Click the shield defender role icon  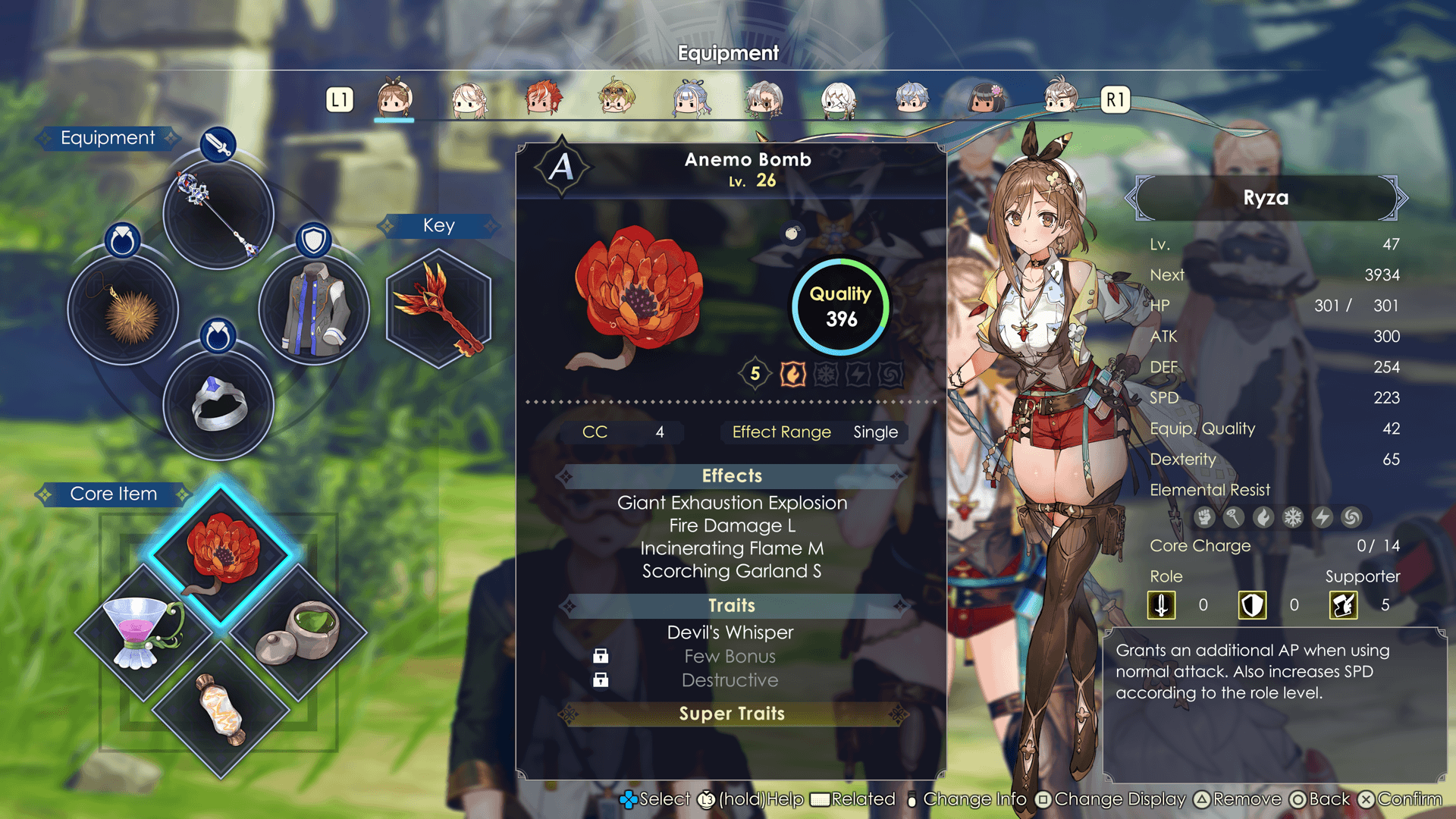tap(1252, 605)
